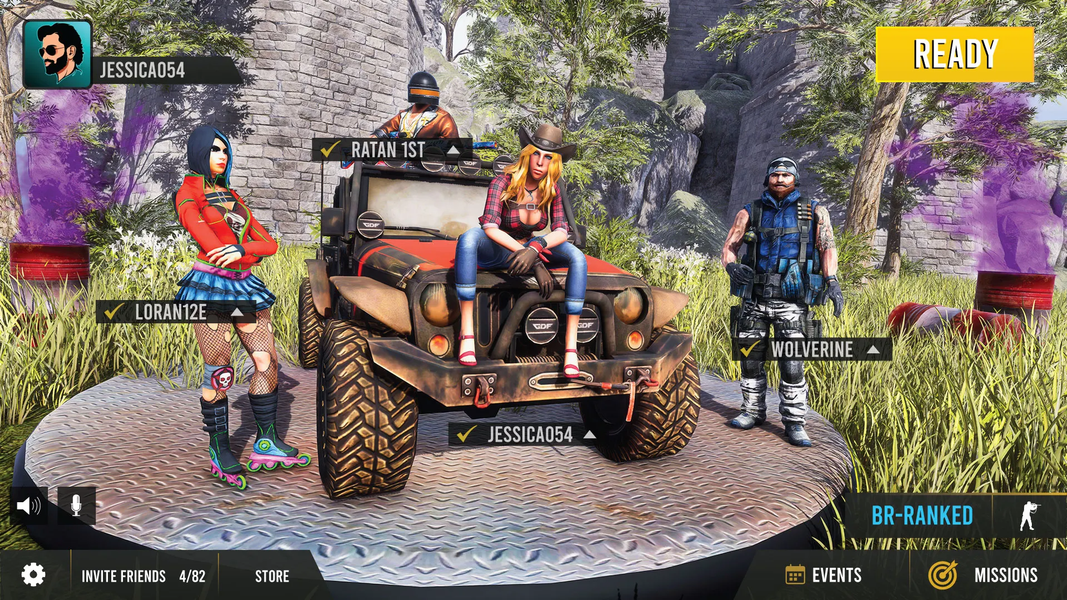Toggle the speaker sound icon
This screenshot has width=1067, height=600.
tap(29, 506)
